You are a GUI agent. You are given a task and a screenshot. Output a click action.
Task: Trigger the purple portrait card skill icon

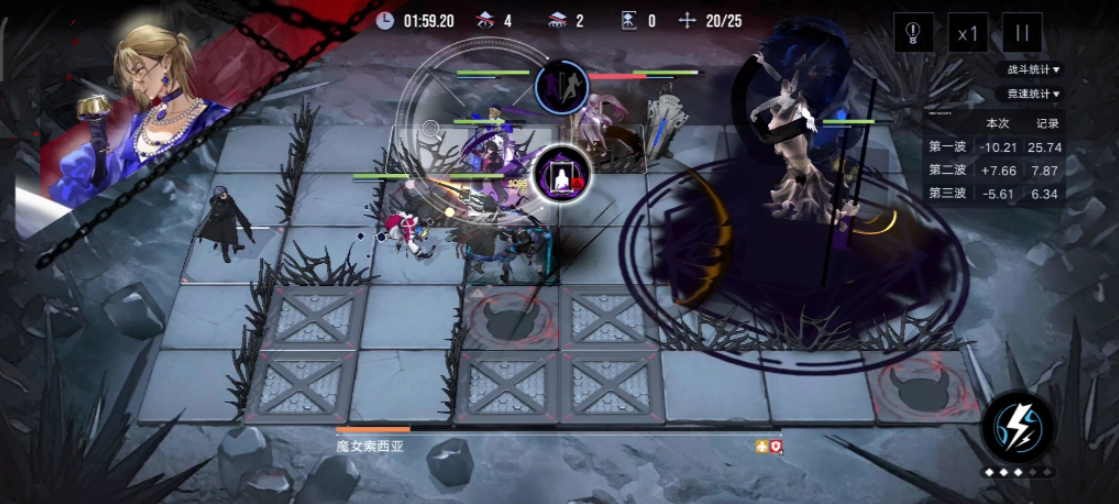(x=561, y=174)
